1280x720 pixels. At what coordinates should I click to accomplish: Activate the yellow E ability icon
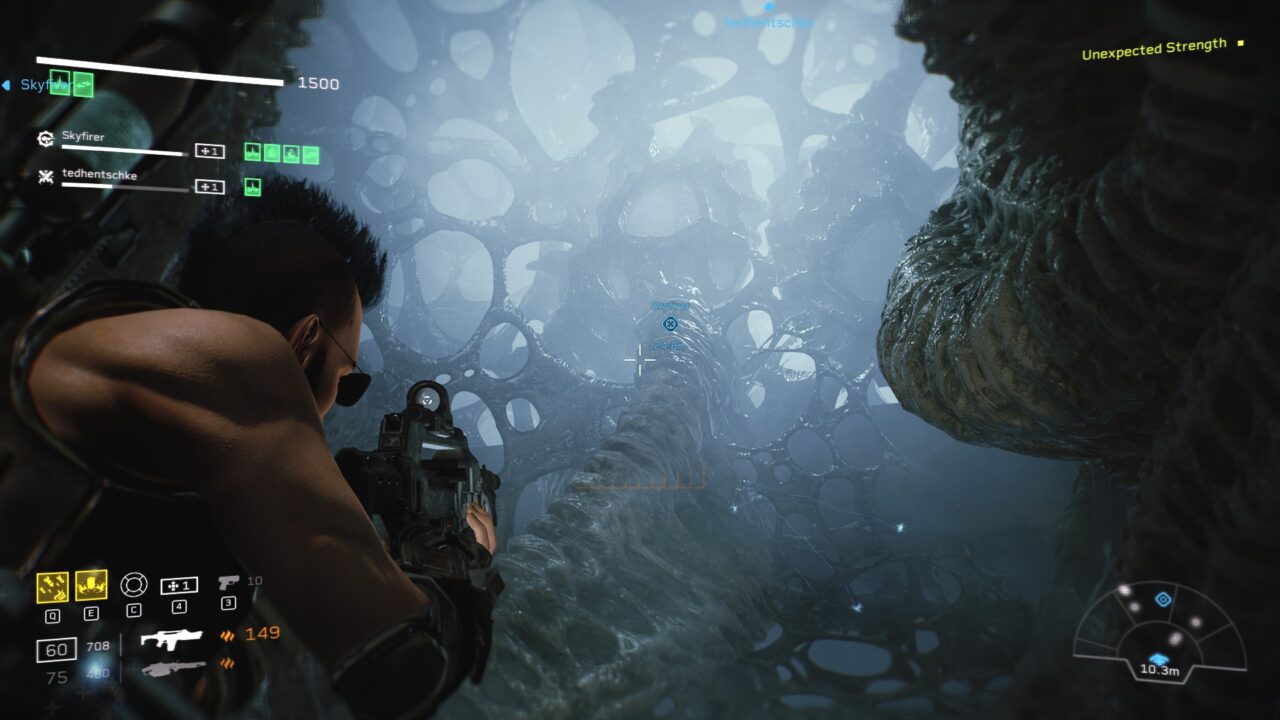(91, 585)
